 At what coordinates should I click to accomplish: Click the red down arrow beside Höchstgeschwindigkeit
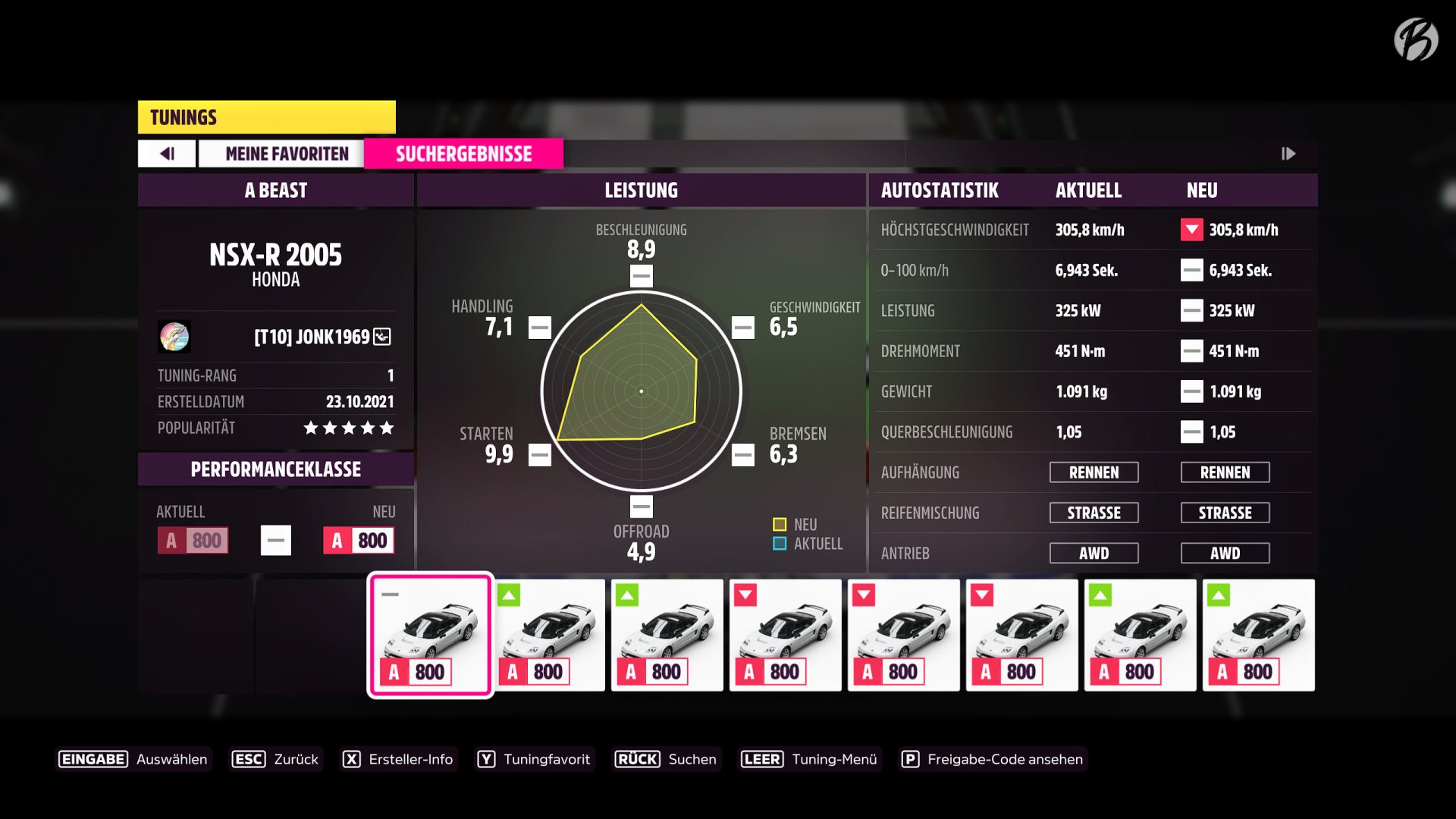tap(1191, 230)
